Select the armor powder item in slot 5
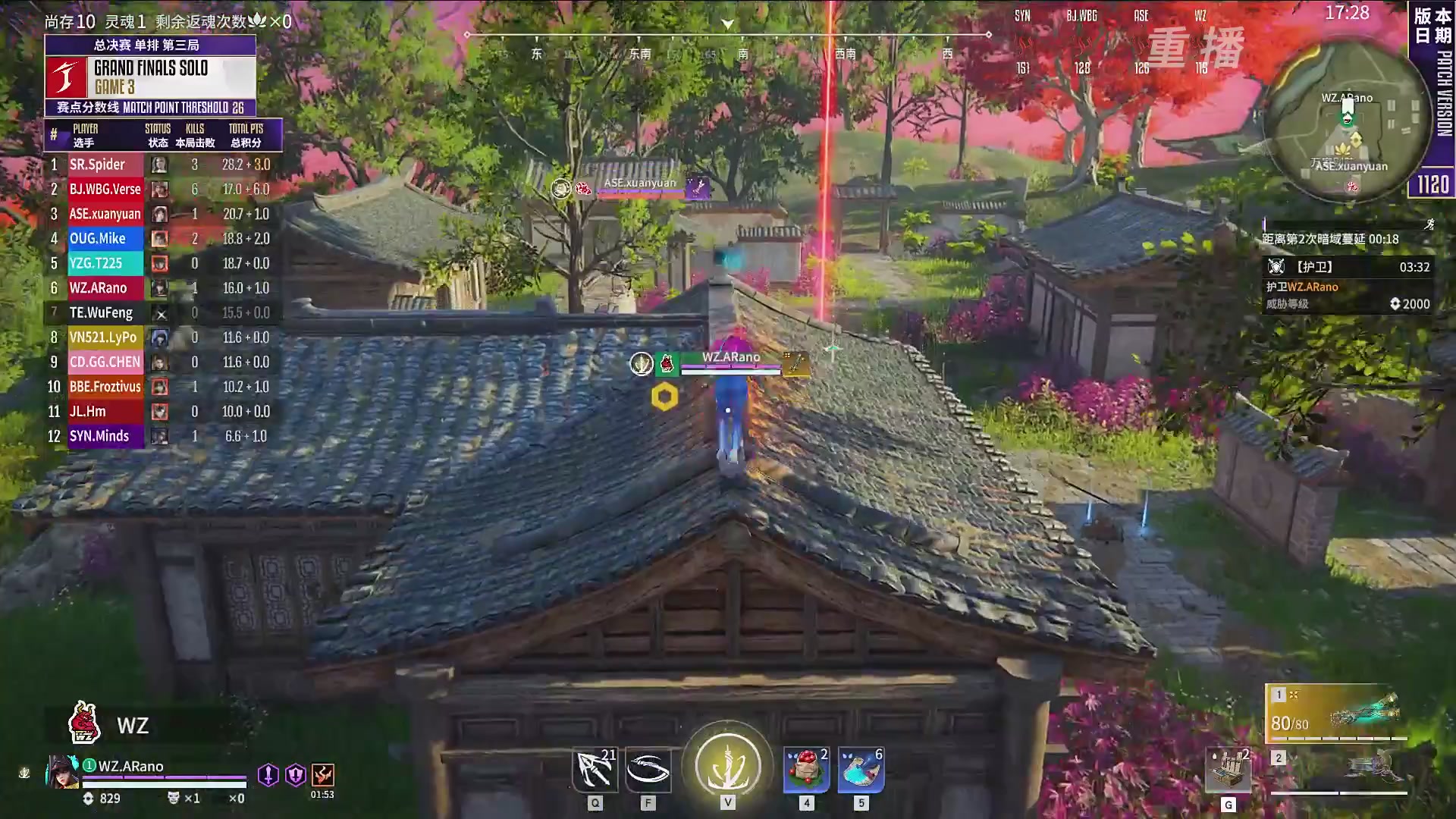Screen dimensions: 1456x819 [861, 770]
